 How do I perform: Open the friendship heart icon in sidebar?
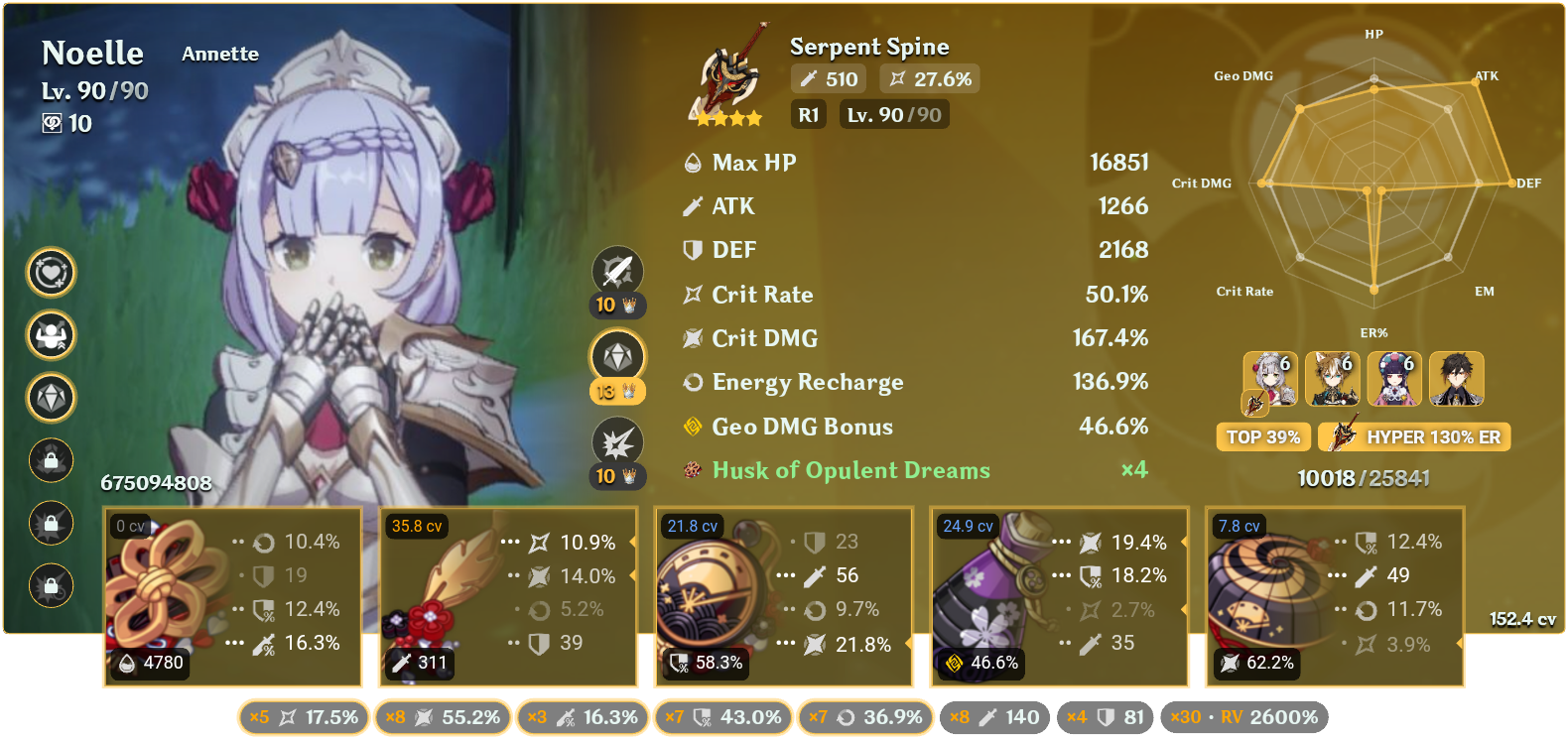coord(51,273)
